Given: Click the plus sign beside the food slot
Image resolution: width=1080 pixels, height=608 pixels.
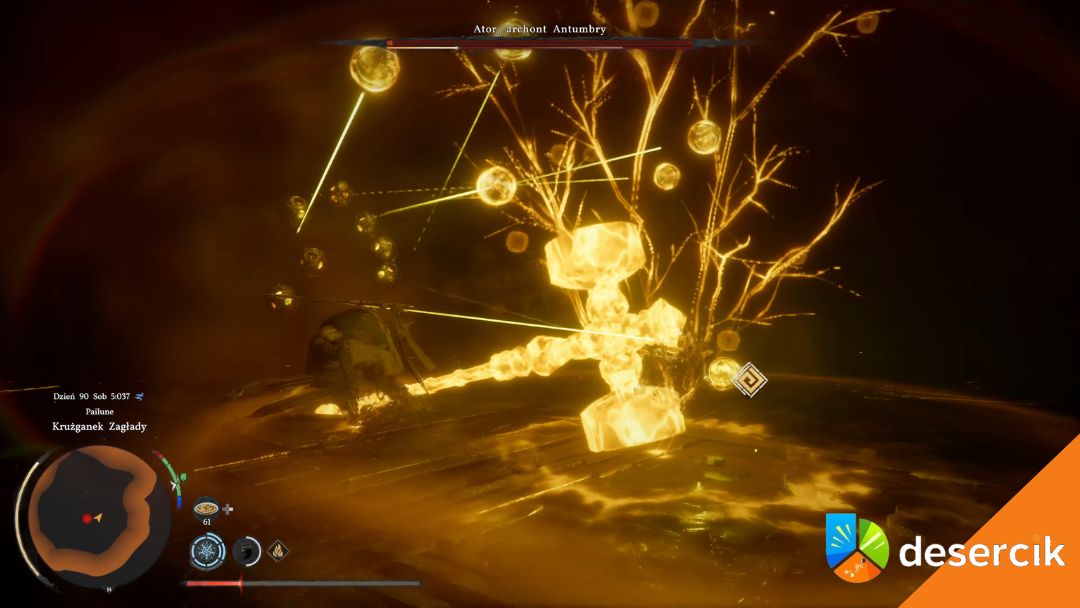Looking at the screenshot, I should (x=228, y=508).
